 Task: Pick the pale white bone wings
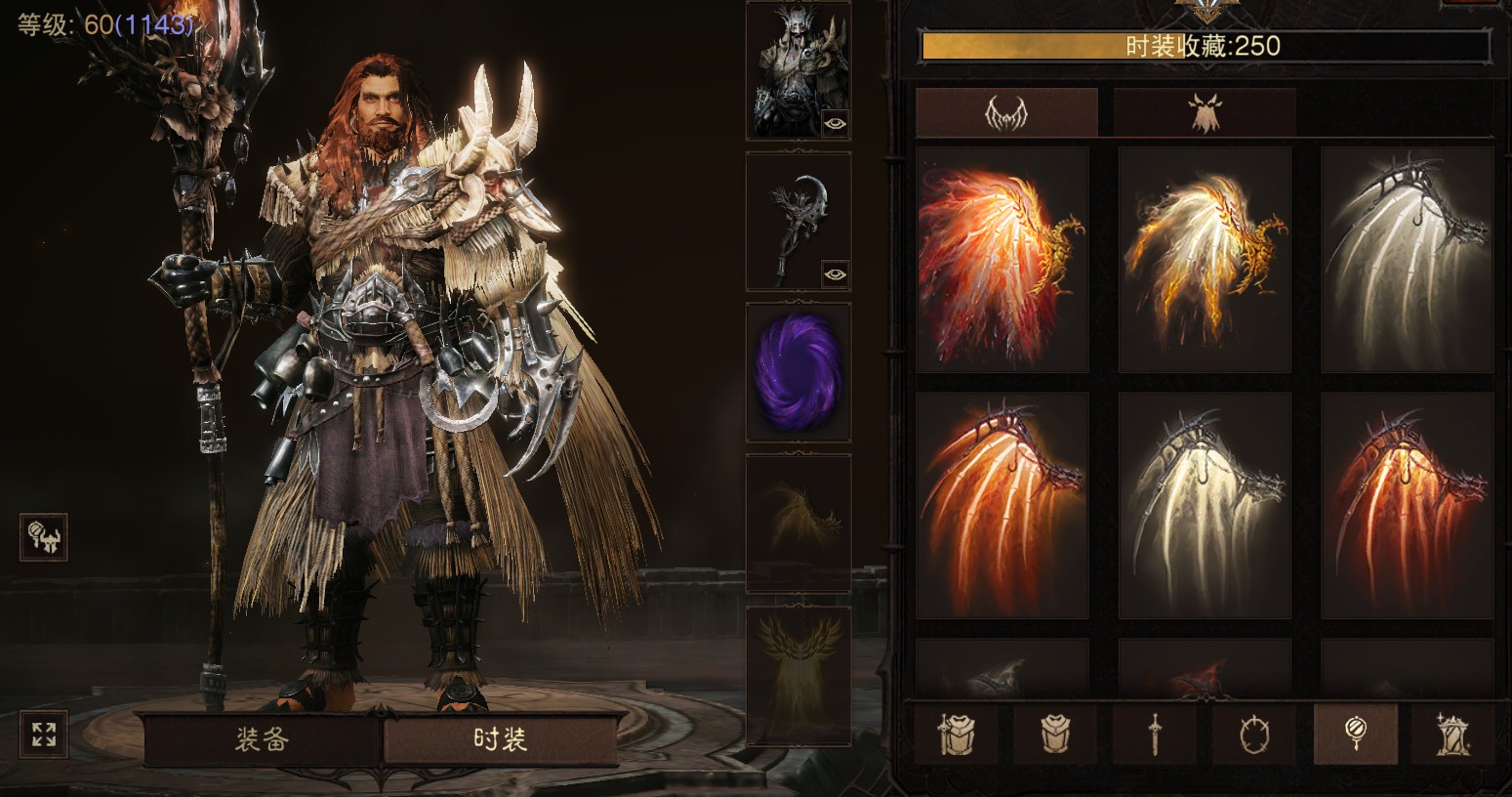pos(1407,260)
